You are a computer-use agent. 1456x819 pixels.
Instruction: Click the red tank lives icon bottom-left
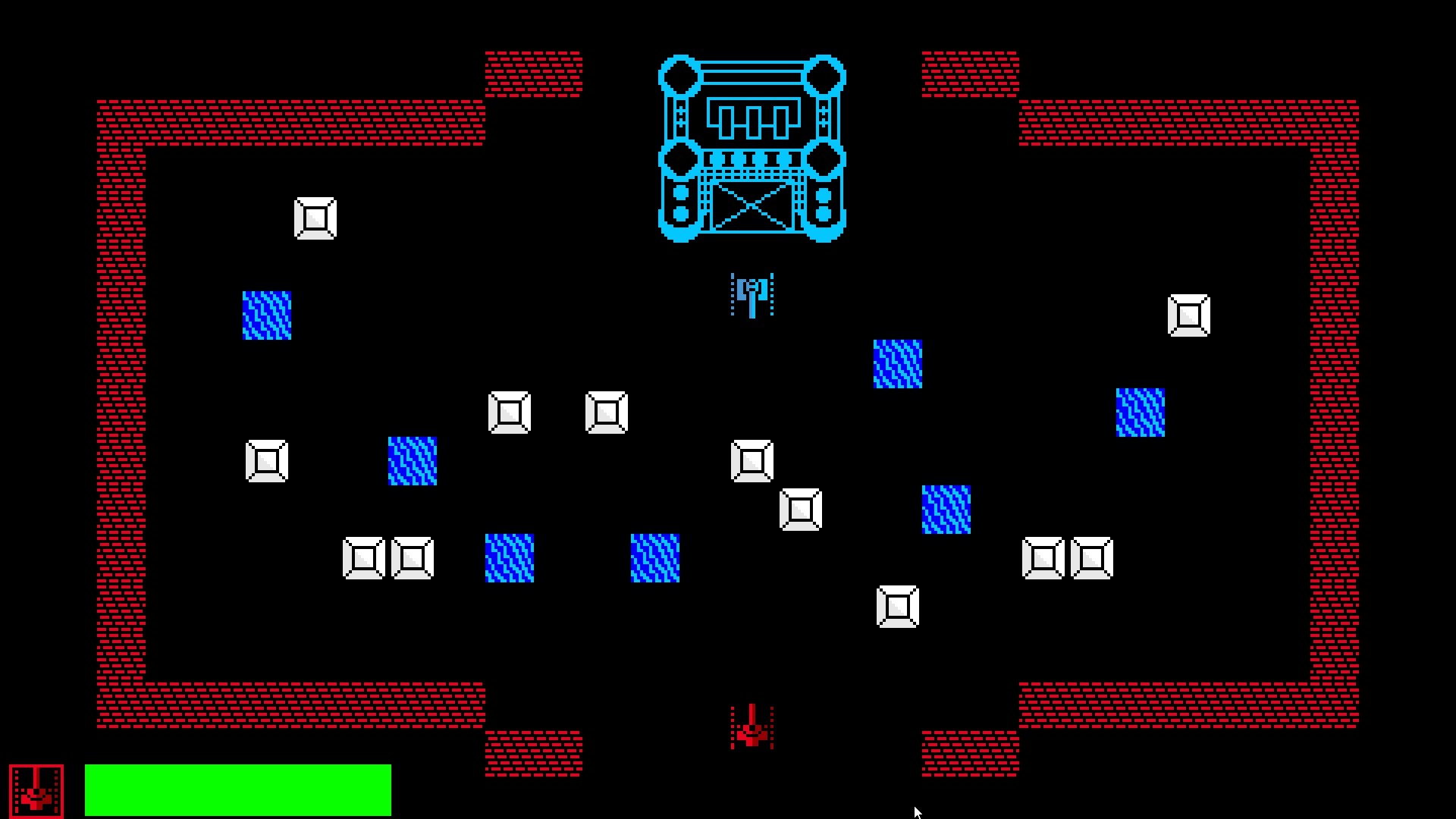(36, 789)
